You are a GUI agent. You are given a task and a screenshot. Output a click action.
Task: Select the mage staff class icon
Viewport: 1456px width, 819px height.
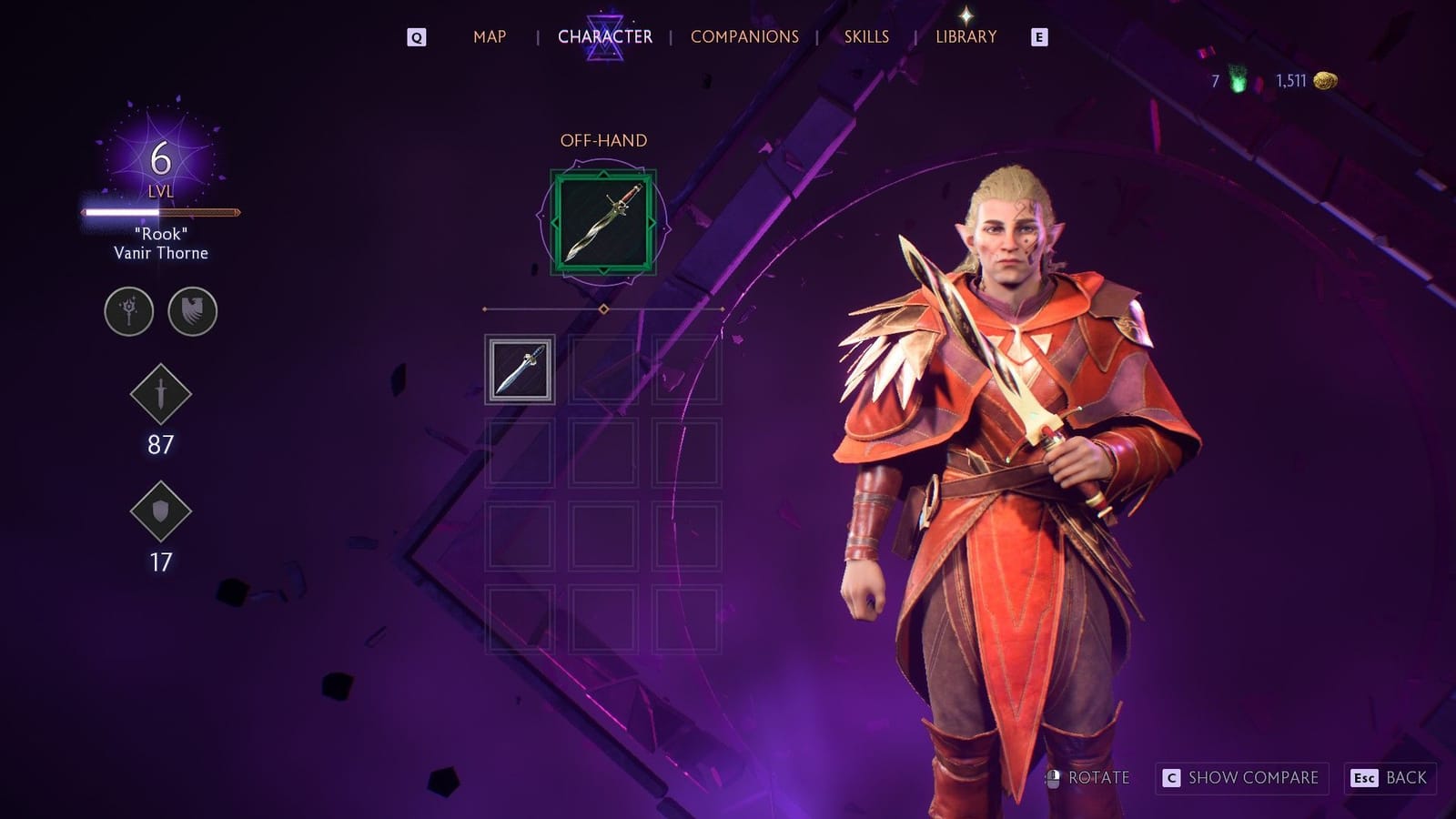point(127,311)
